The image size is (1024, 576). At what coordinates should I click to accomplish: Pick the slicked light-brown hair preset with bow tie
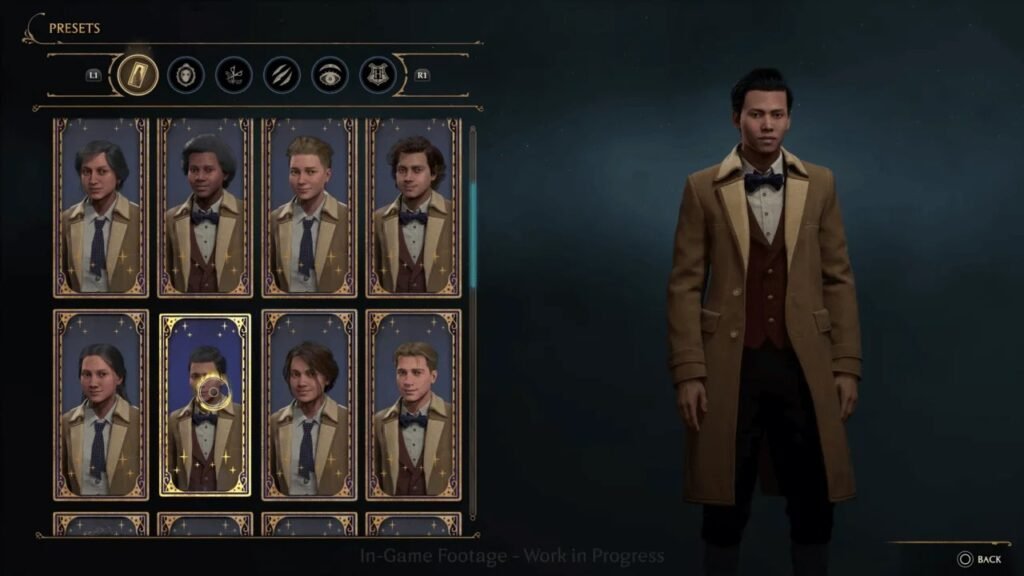[x=413, y=404]
